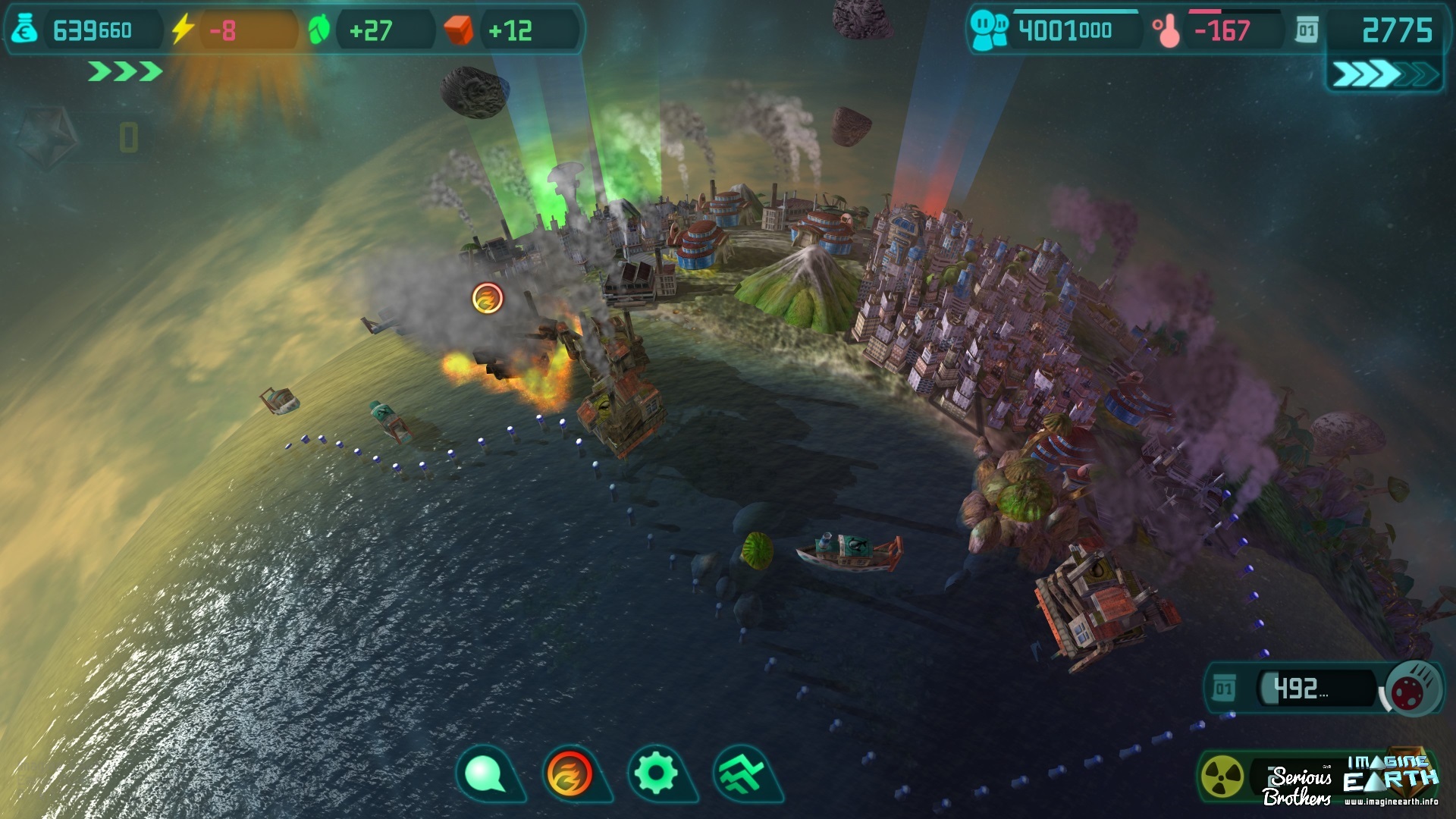
Task: Select the money bag funds icon
Action: (25, 30)
